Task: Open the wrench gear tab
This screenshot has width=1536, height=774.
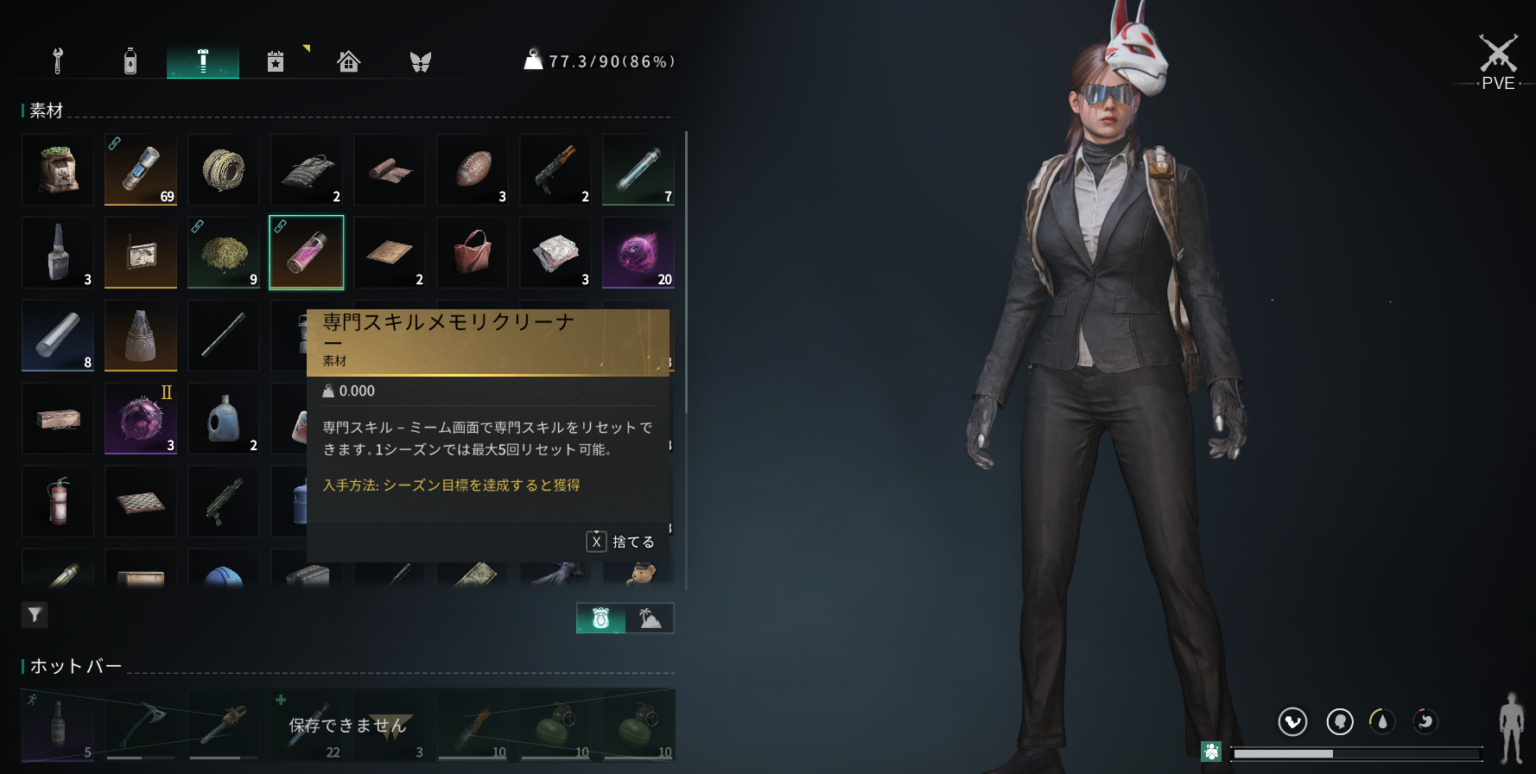Action: 57,61
